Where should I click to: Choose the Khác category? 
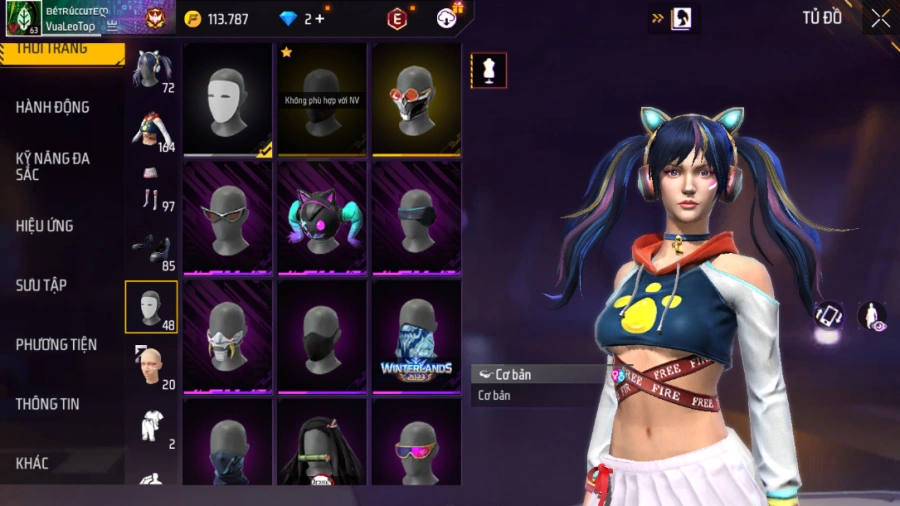[32, 463]
